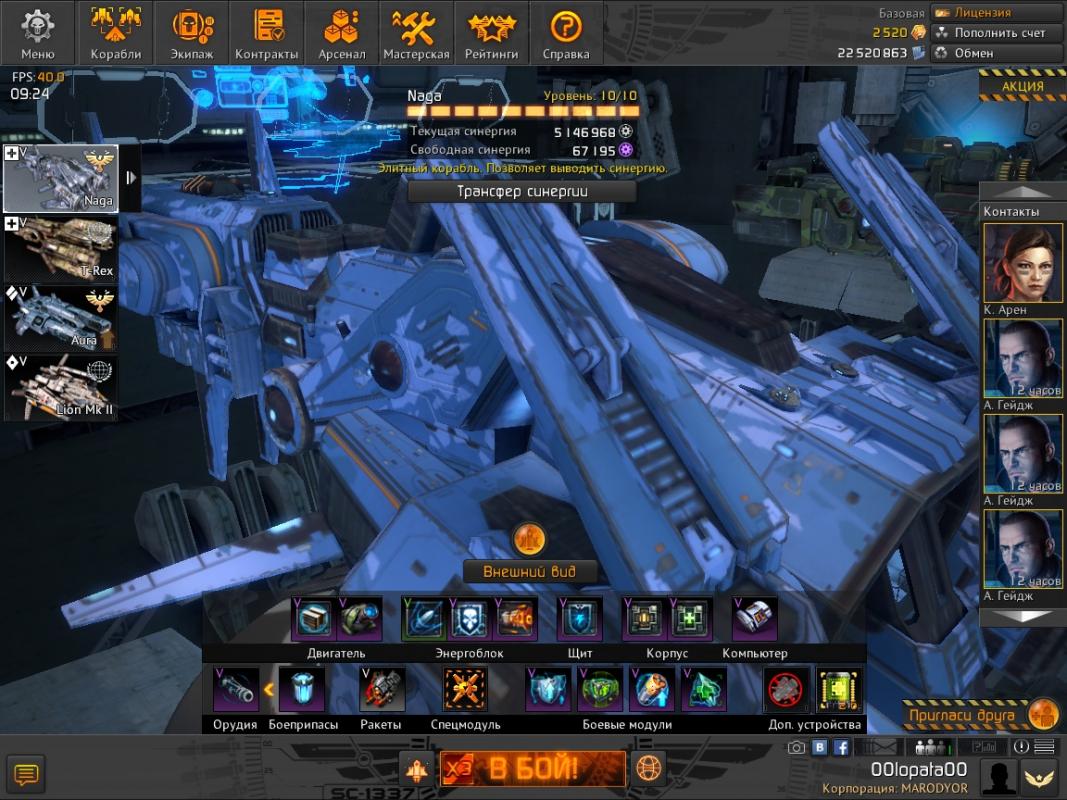Select the Lion Mk II ship
Image resolution: width=1067 pixels, height=800 pixels.
tap(61, 388)
